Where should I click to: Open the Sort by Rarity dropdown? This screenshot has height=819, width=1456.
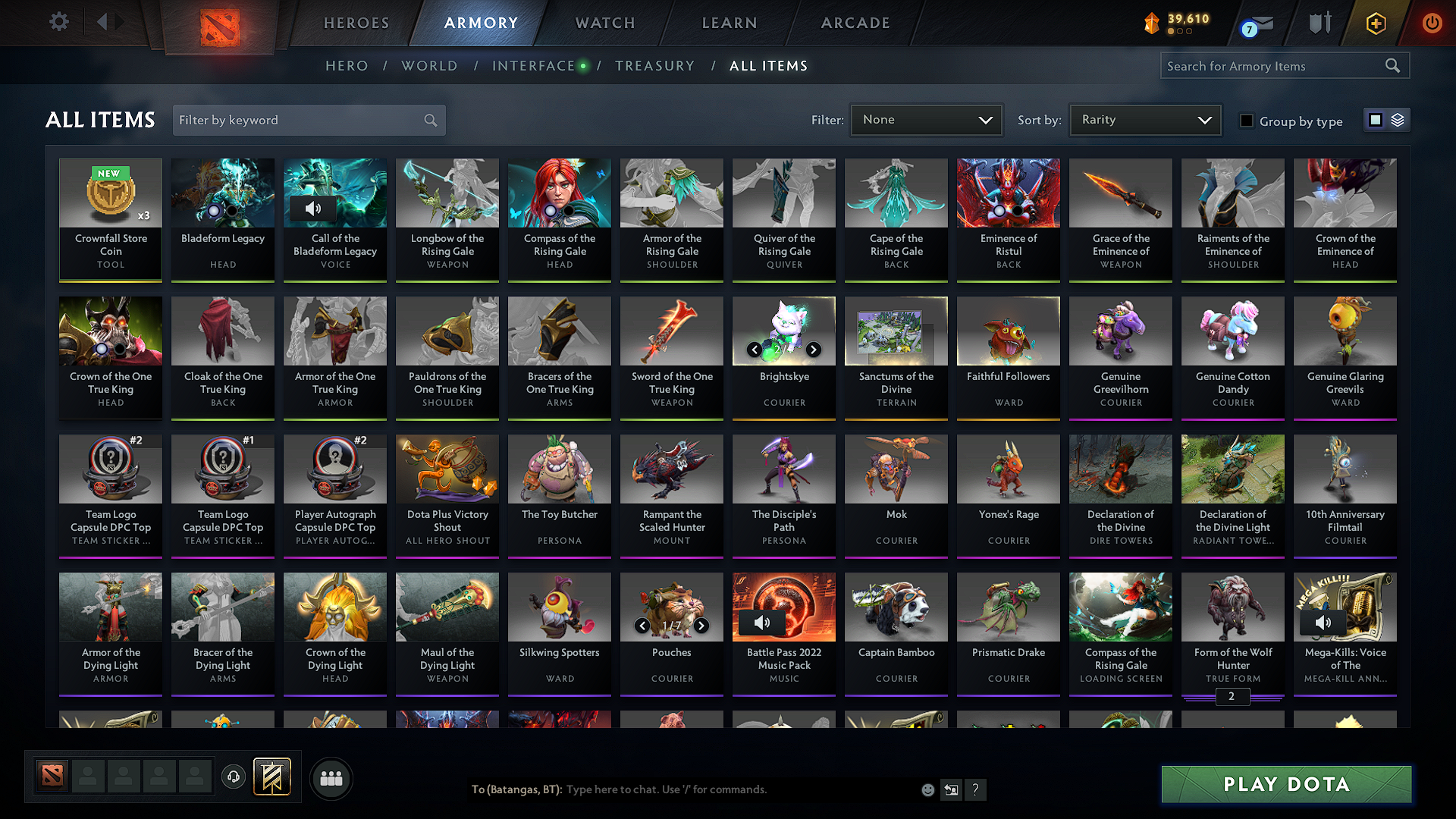tap(1144, 119)
